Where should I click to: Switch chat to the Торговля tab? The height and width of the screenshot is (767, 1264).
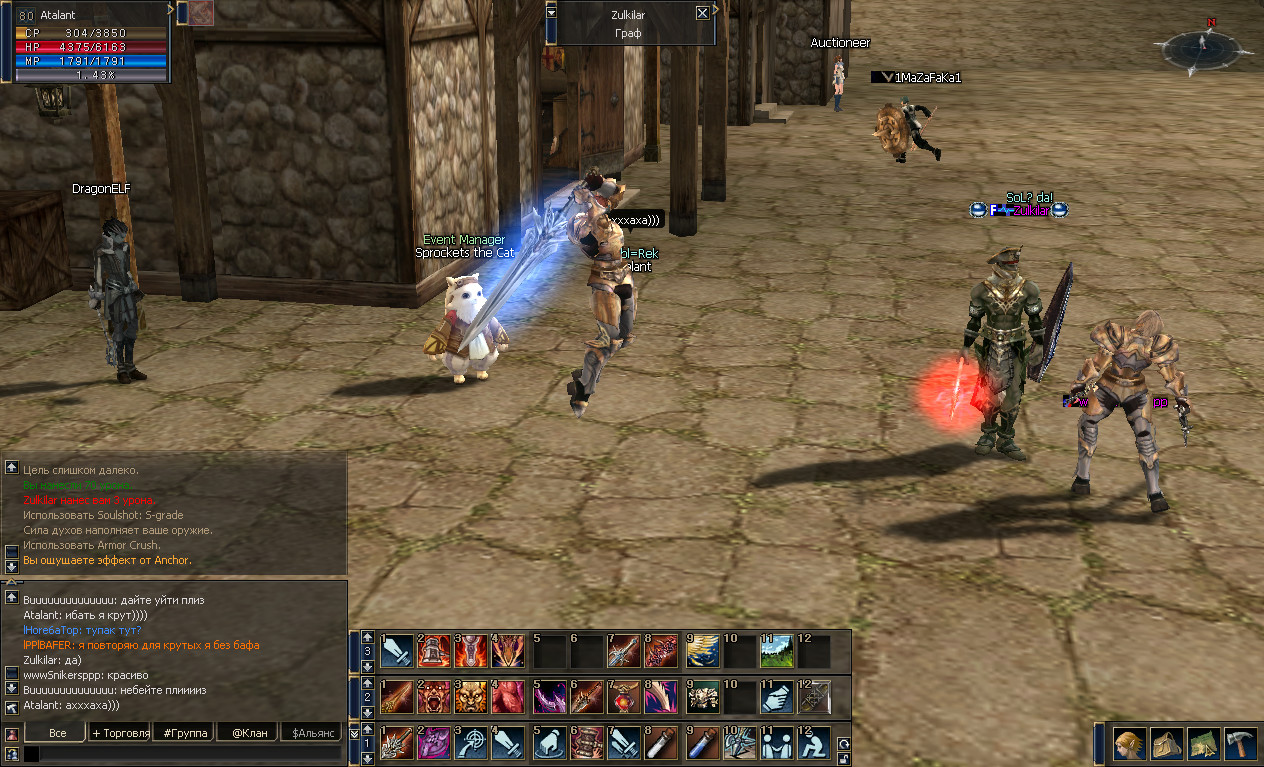(121, 733)
